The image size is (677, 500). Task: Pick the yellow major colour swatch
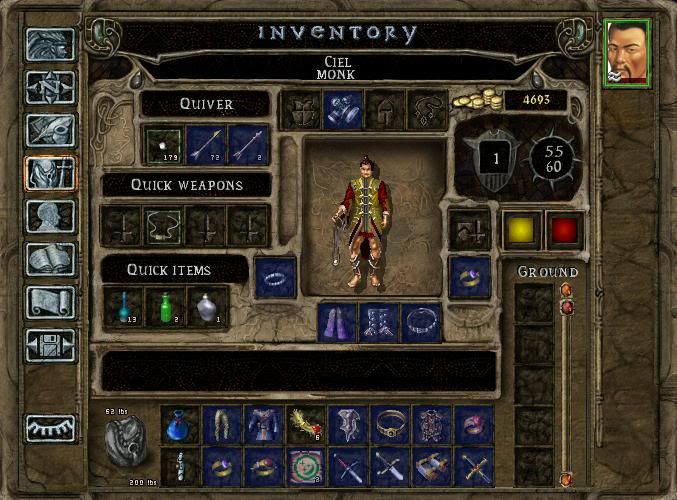[520, 228]
